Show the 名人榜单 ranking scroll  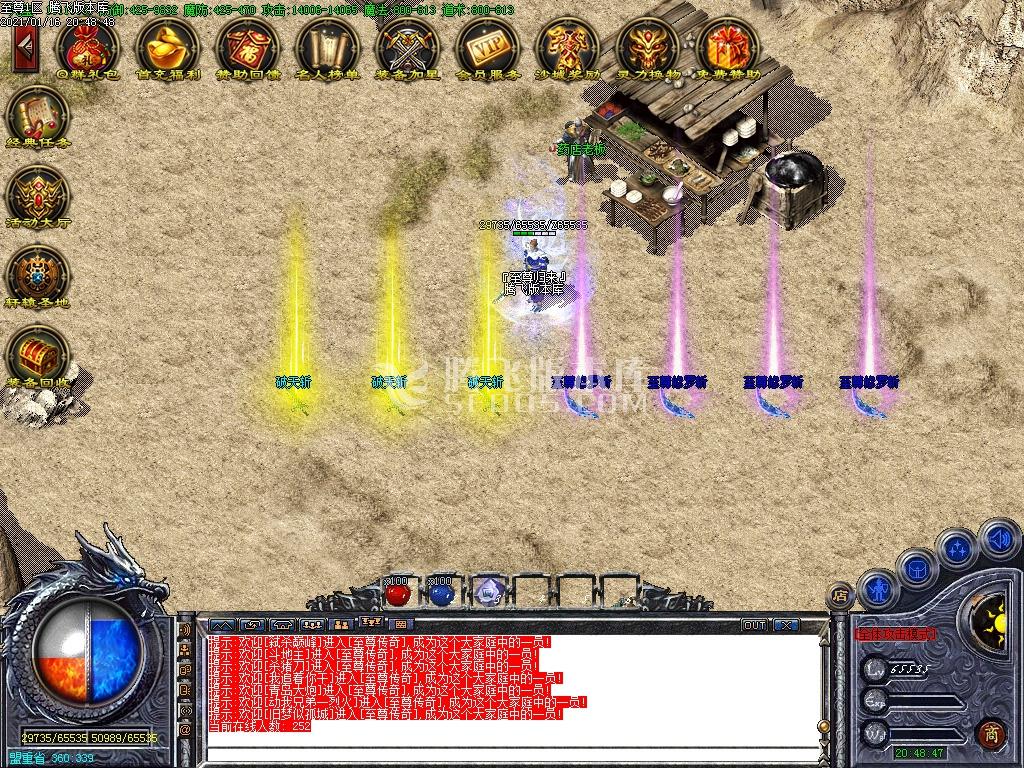point(327,45)
